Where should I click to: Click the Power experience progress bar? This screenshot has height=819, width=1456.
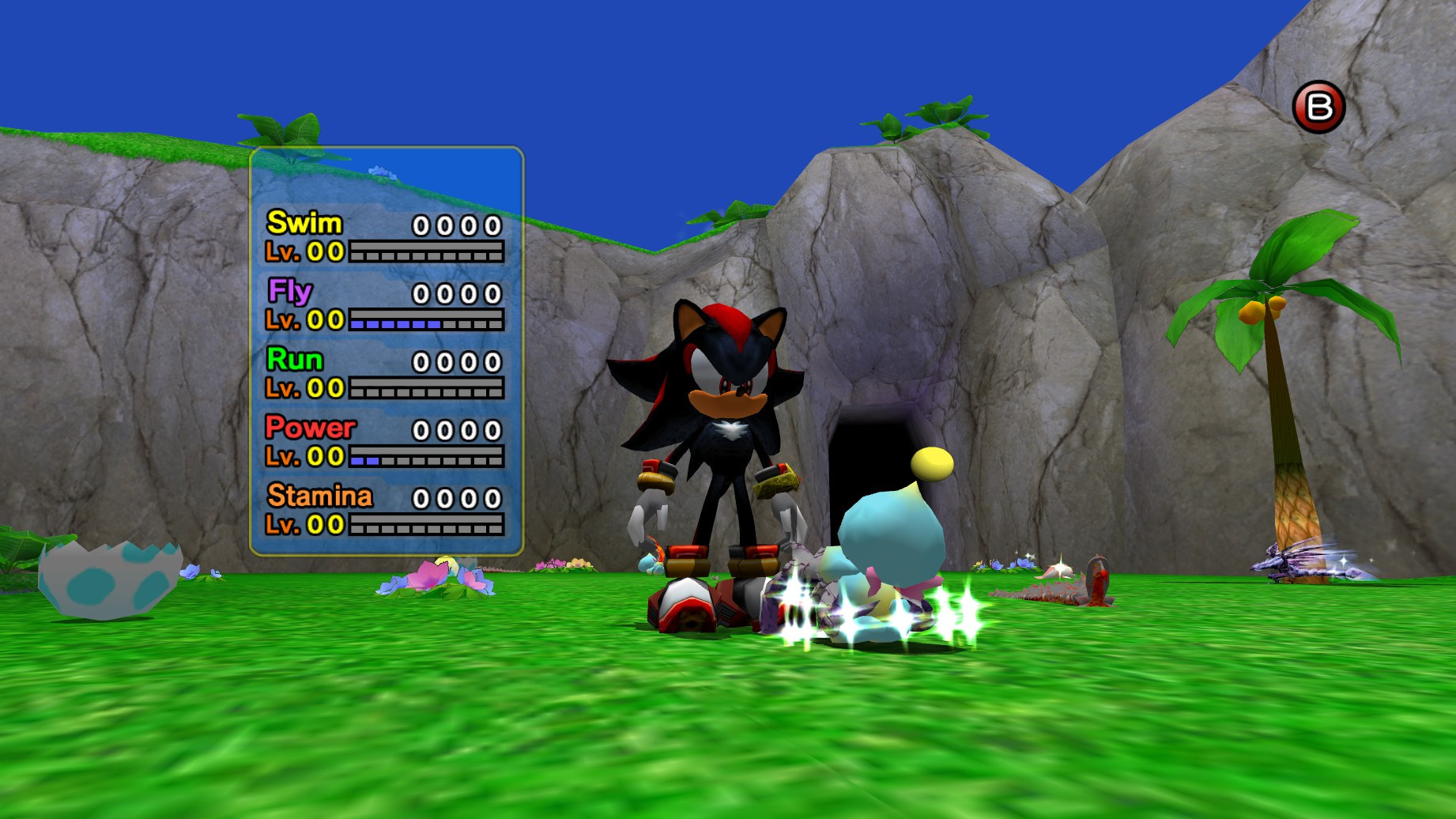pyautogui.click(x=427, y=459)
